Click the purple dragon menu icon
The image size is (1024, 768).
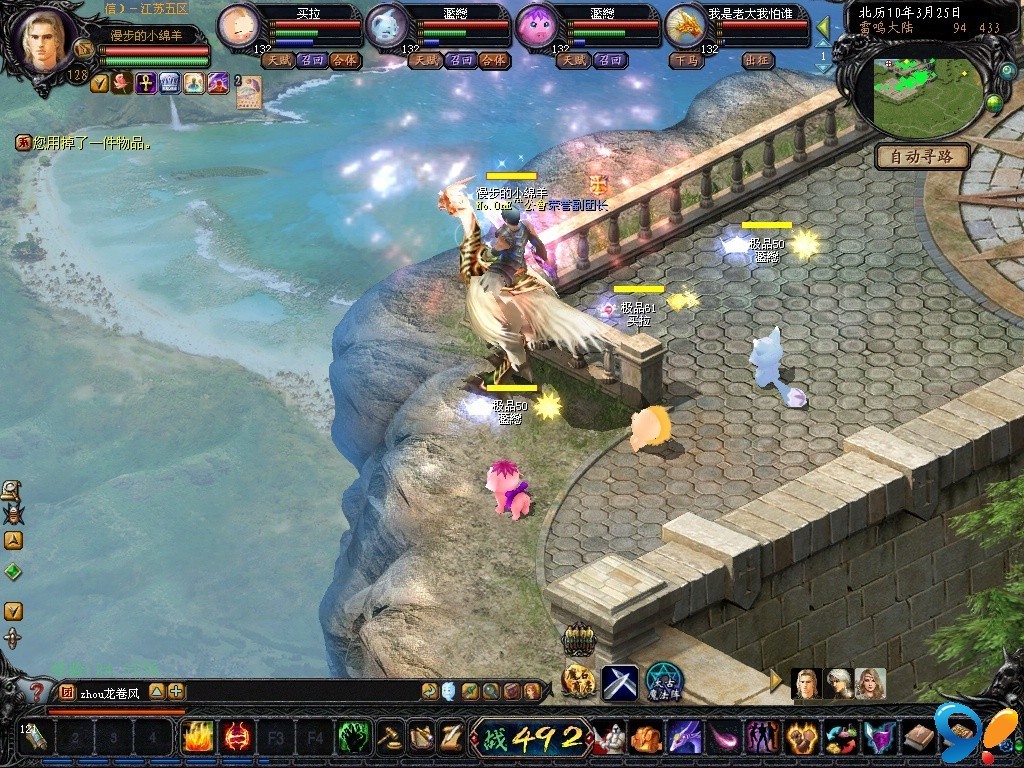(685, 739)
